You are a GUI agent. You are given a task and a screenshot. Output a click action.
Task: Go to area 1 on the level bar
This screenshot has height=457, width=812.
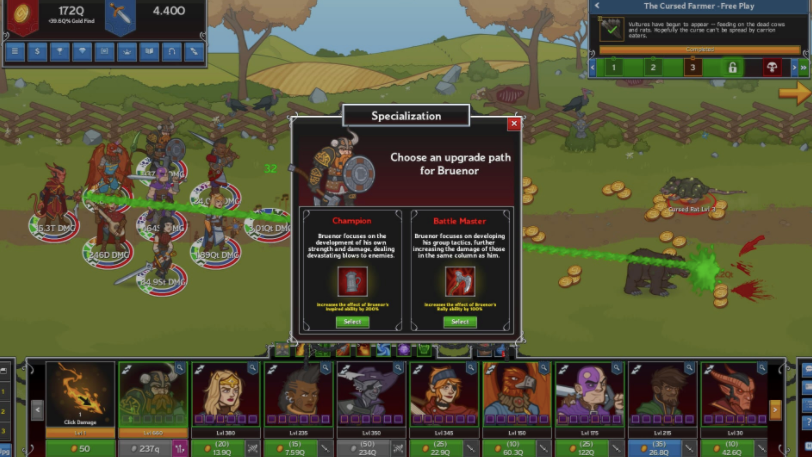click(x=611, y=68)
